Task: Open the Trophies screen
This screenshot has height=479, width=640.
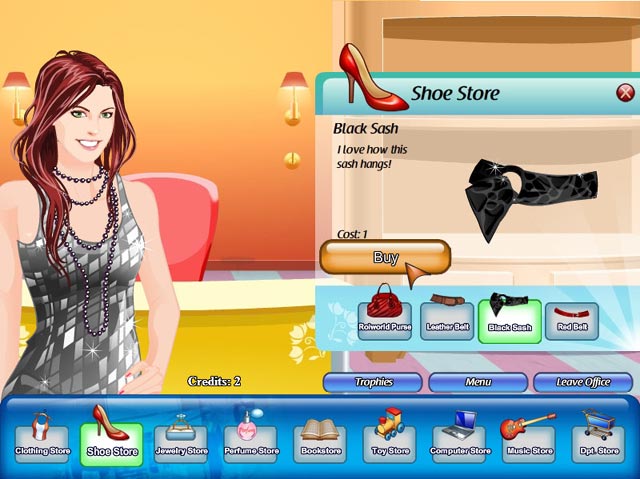Action: (x=373, y=382)
